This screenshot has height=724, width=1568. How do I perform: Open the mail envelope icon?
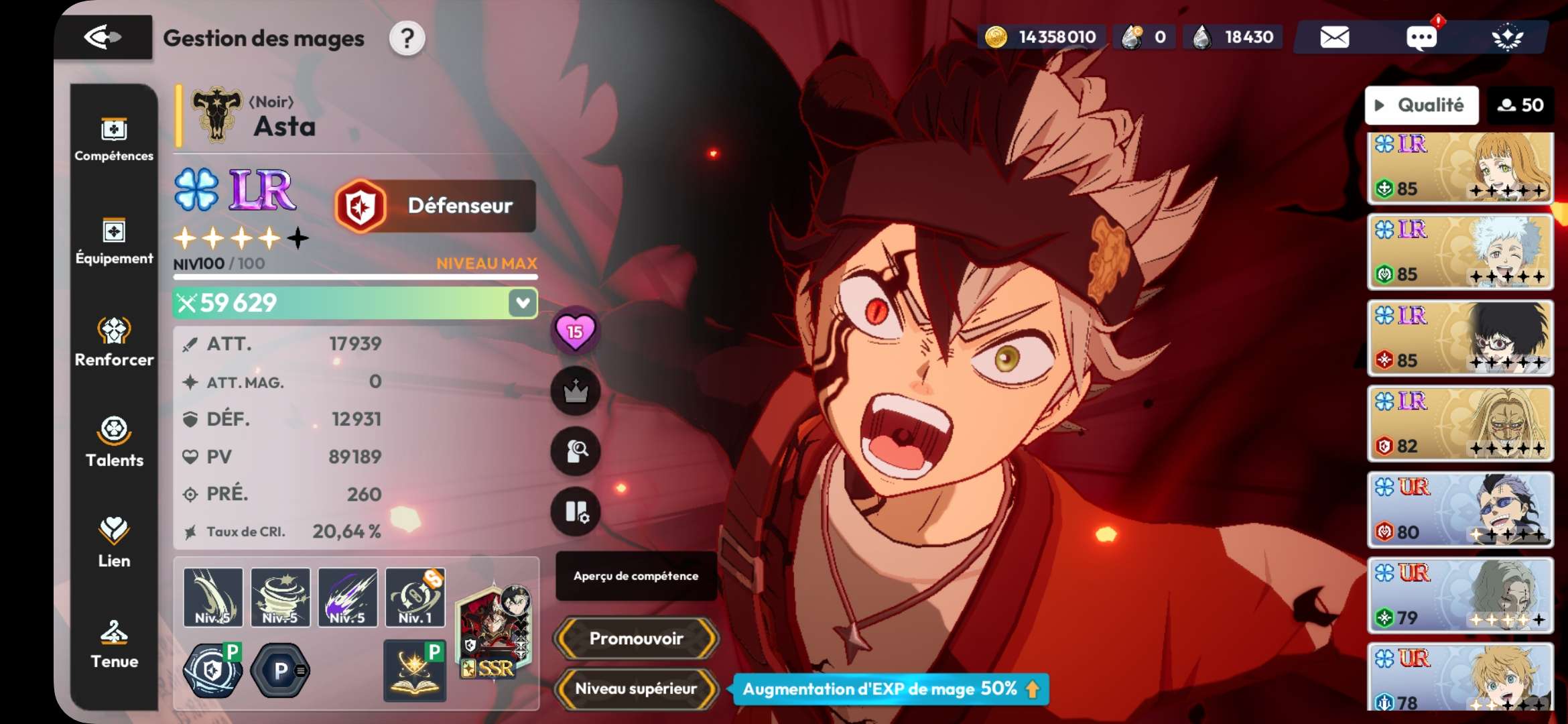point(1334,37)
